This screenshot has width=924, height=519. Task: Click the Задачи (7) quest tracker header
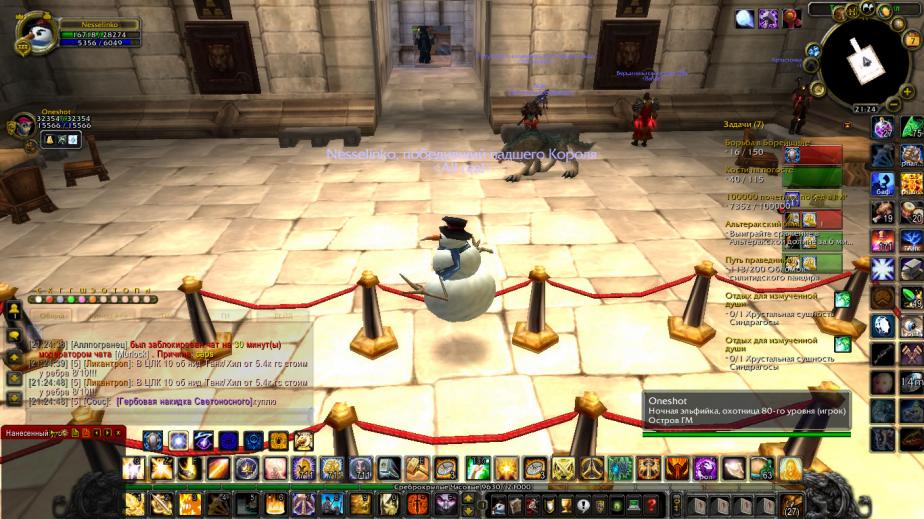[x=744, y=125]
